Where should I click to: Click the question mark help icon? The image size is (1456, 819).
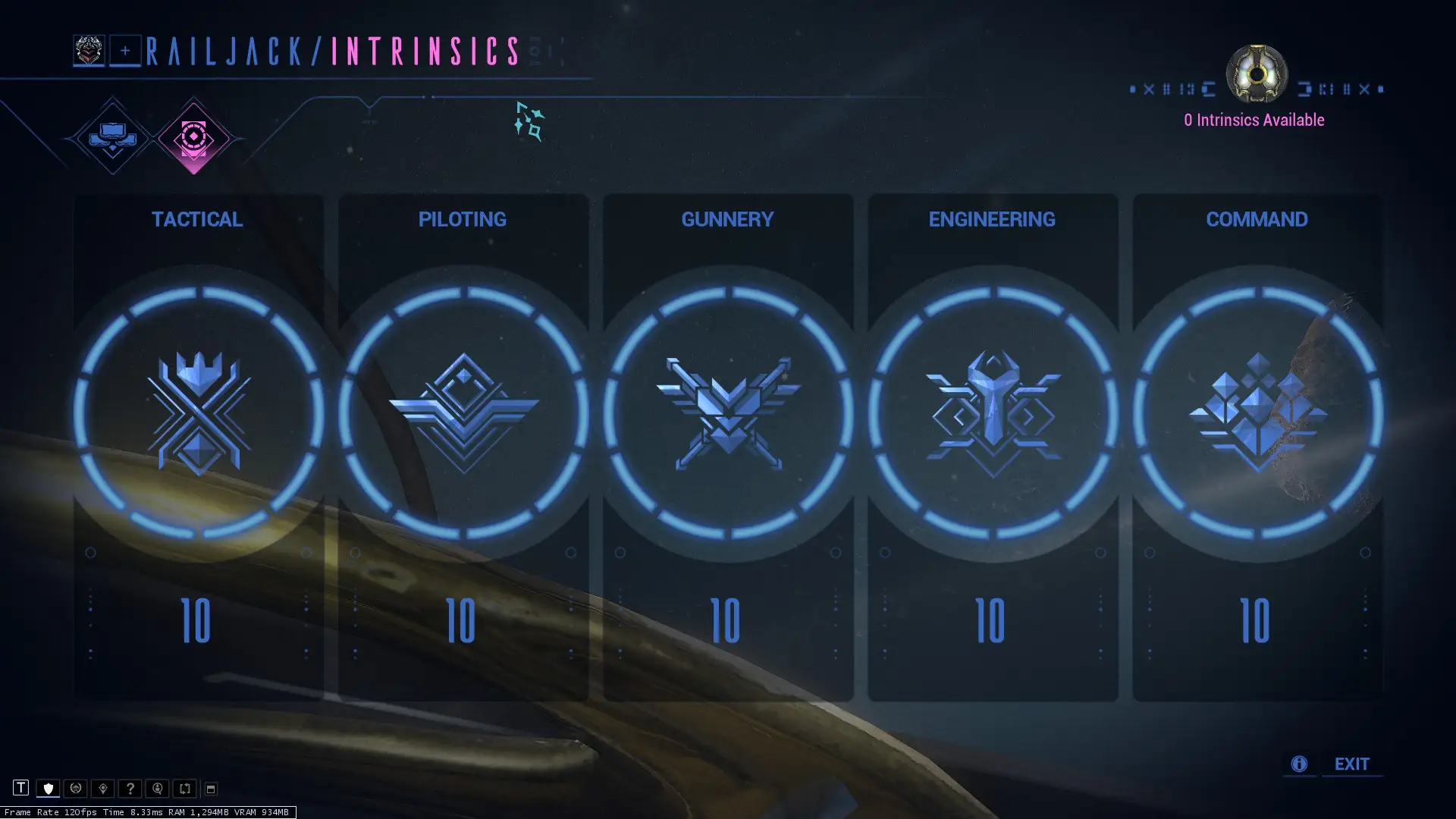pyautogui.click(x=130, y=789)
